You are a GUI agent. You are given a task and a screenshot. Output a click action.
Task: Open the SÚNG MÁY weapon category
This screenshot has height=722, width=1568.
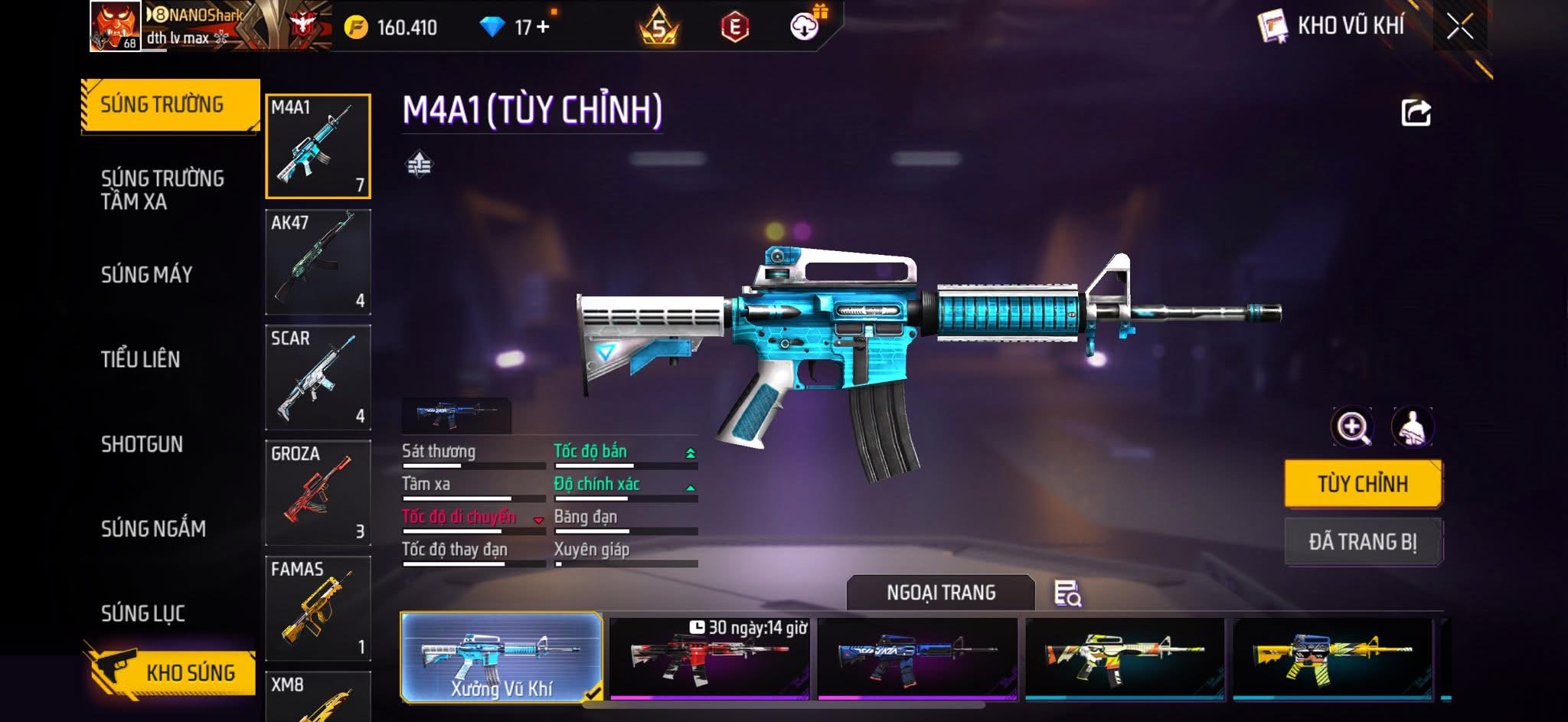tap(146, 275)
